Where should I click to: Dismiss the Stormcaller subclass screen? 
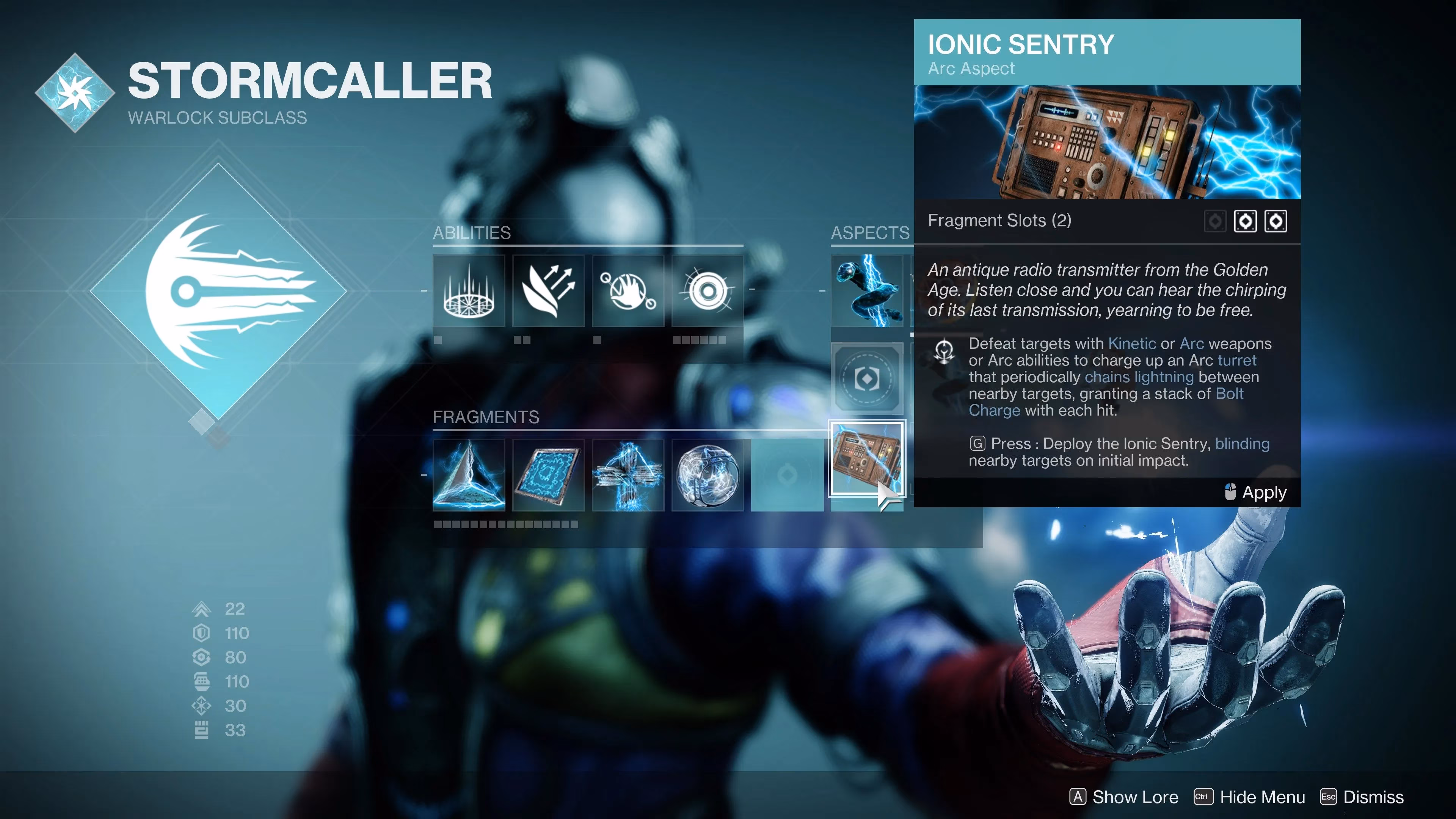pos(1373,797)
